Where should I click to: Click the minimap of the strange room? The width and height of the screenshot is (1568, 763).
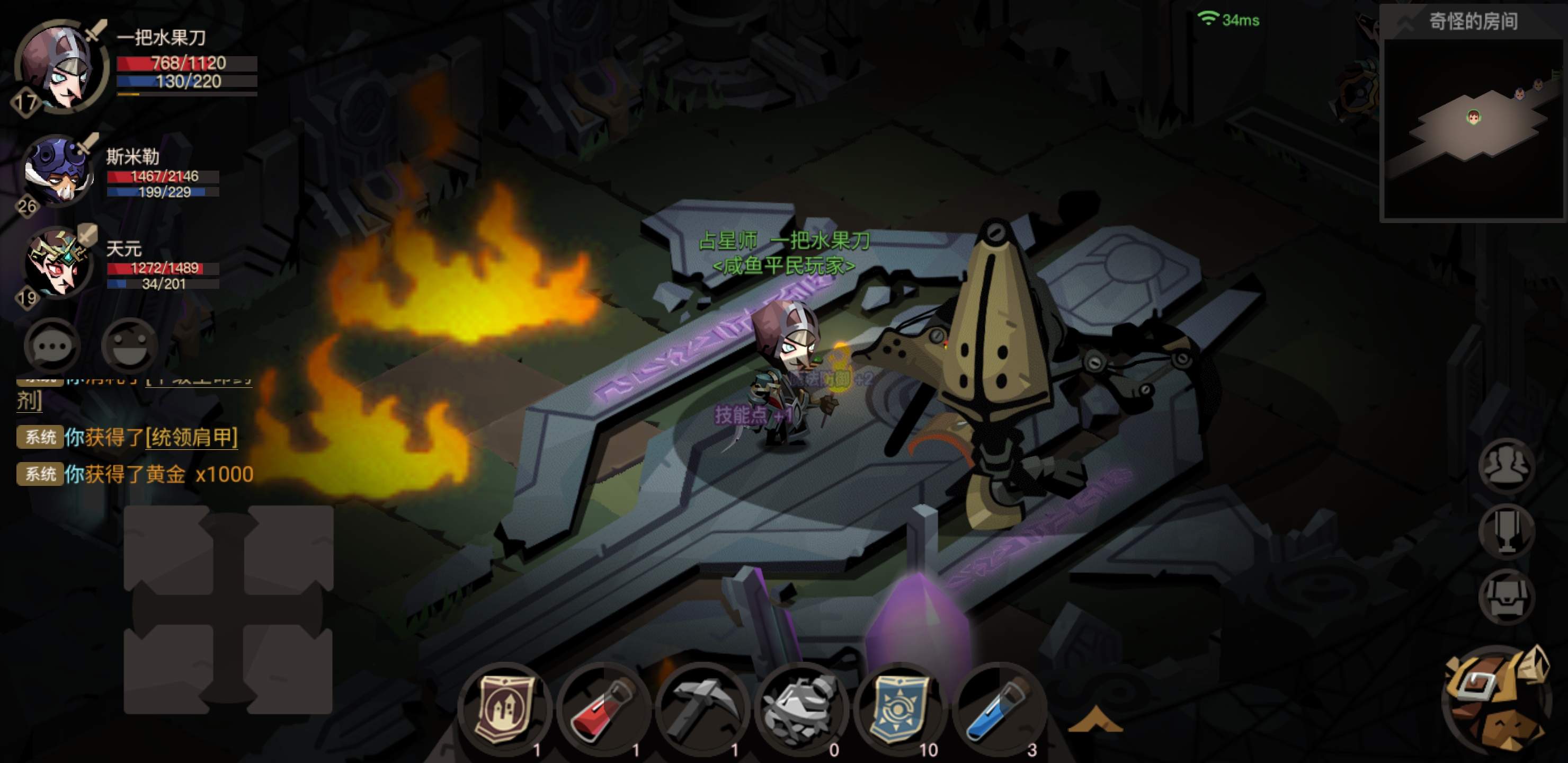[x=1473, y=128]
